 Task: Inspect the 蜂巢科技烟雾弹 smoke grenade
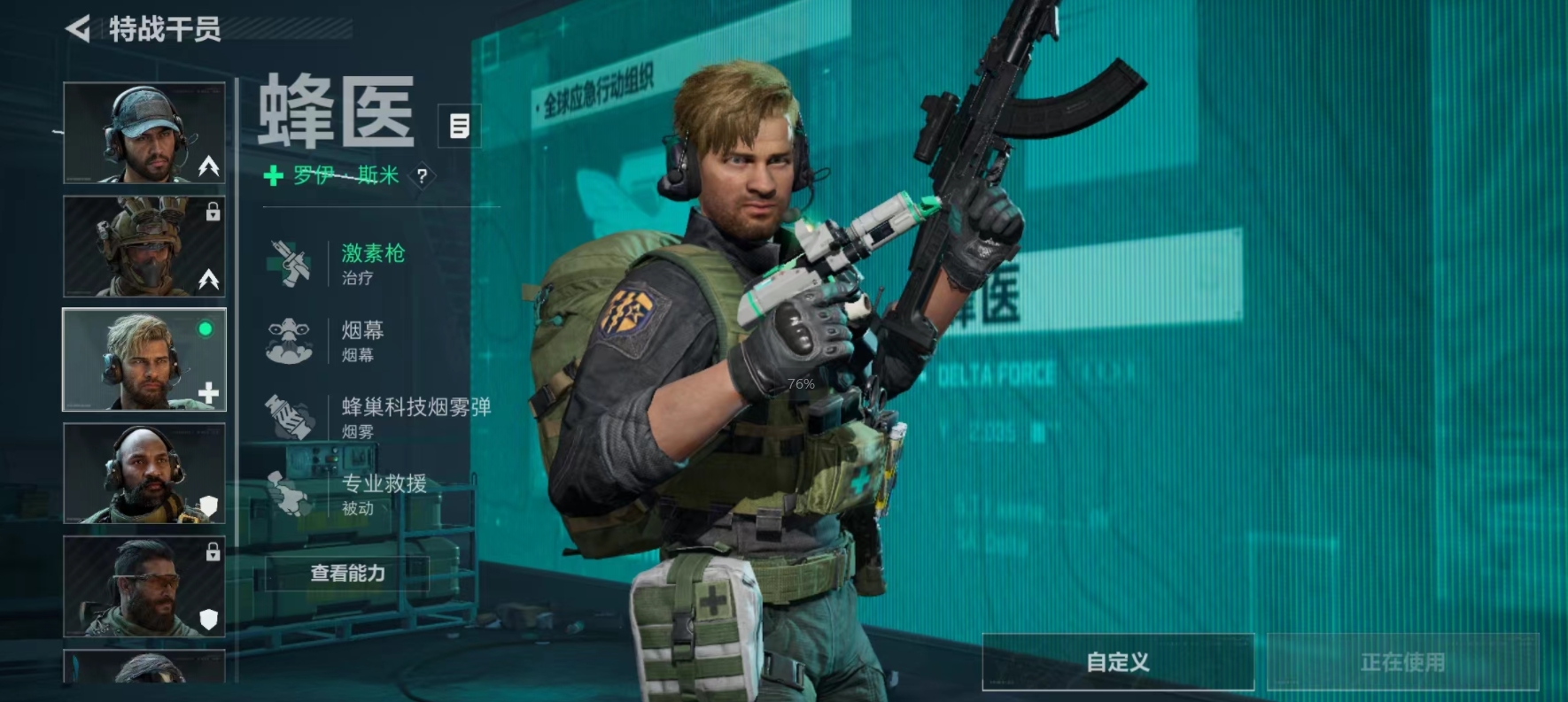(415, 417)
